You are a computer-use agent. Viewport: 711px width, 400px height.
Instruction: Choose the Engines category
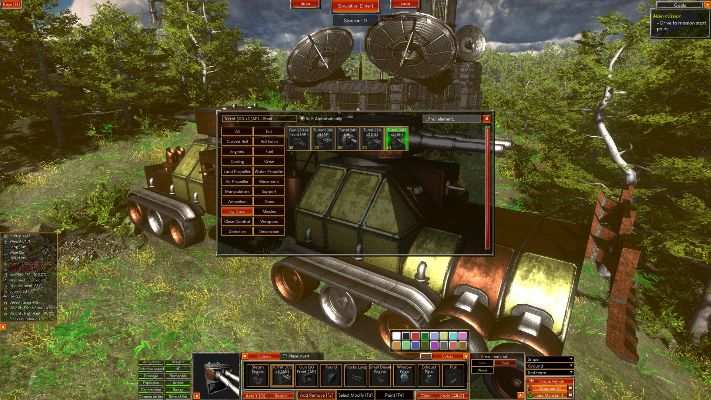point(236,151)
